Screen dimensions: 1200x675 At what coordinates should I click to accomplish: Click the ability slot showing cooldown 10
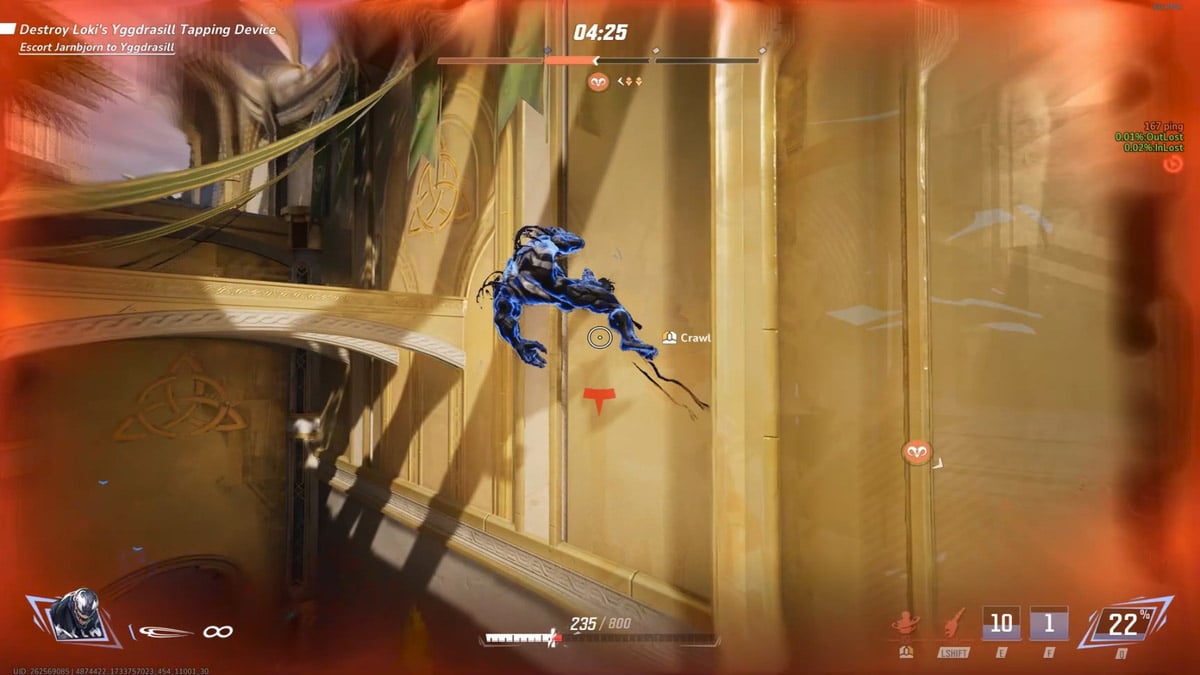click(x=1001, y=624)
